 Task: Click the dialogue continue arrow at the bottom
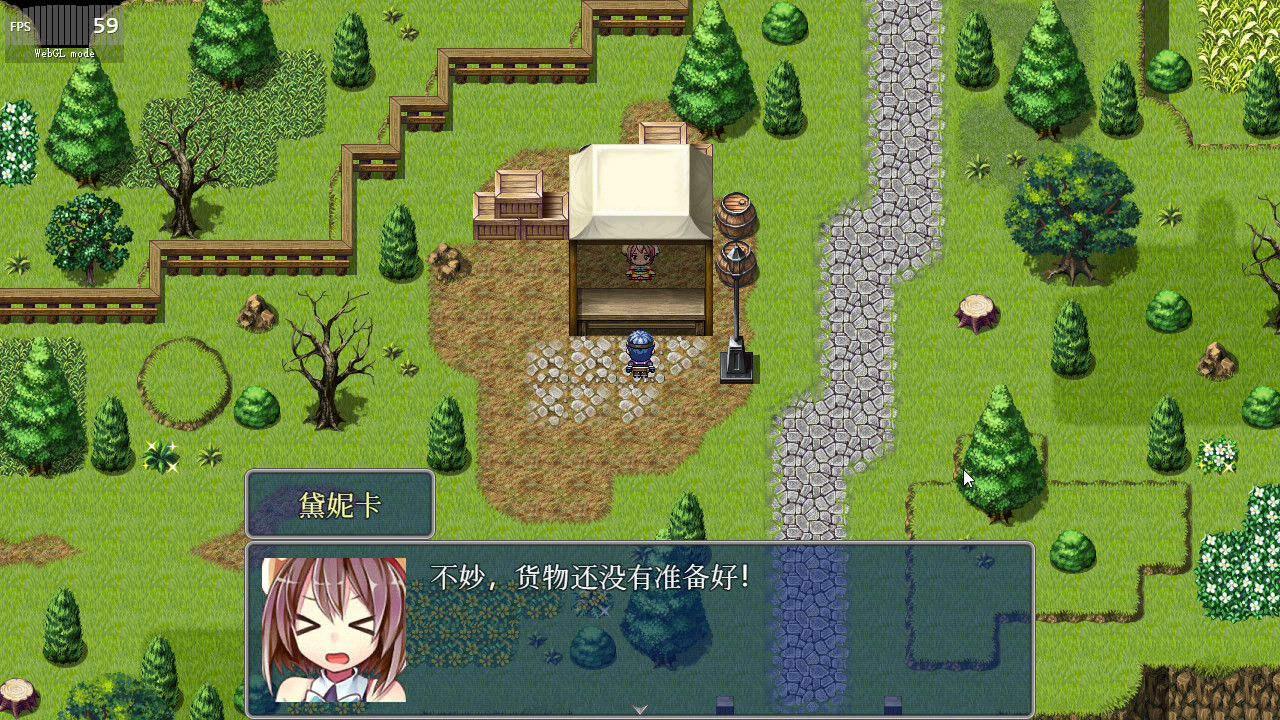point(638,710)
